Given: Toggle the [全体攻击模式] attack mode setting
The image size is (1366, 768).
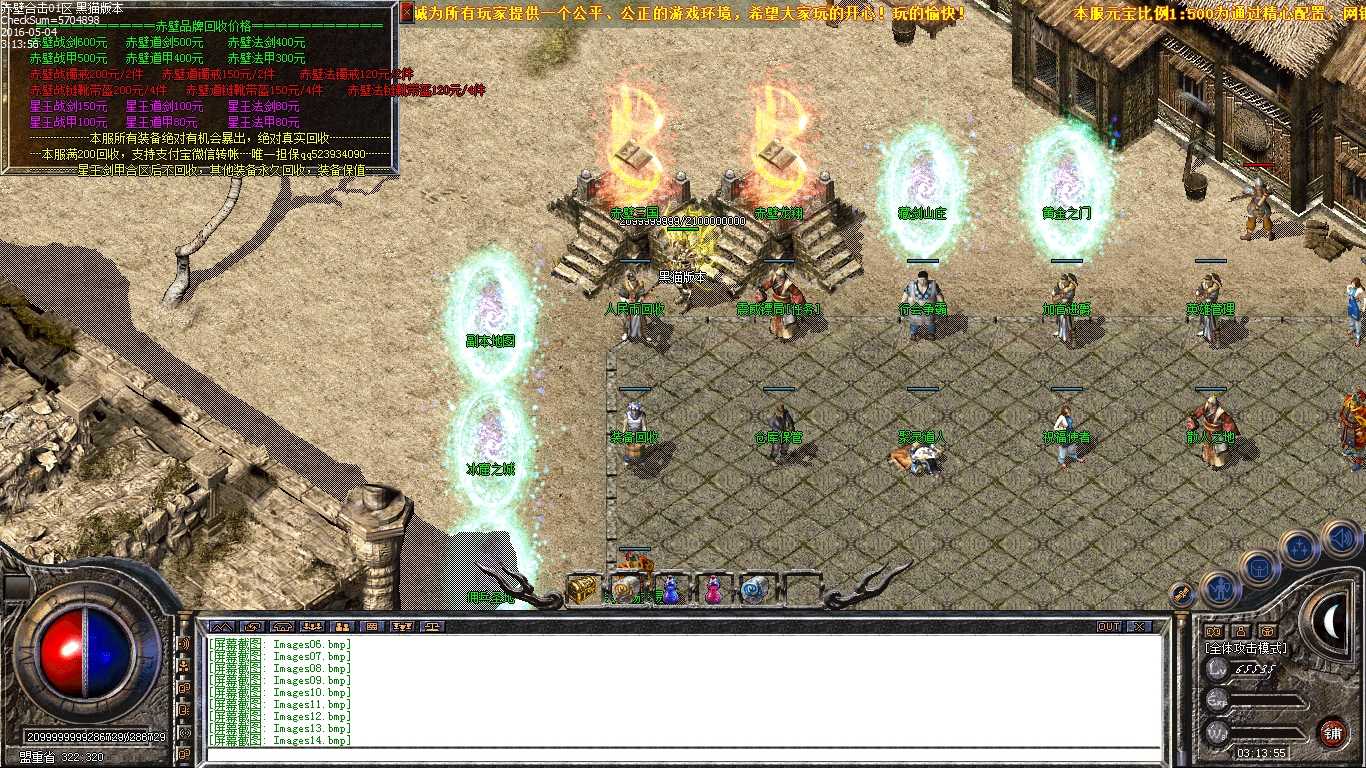Looking at the screenshot, I should [x=1246, y=647].
